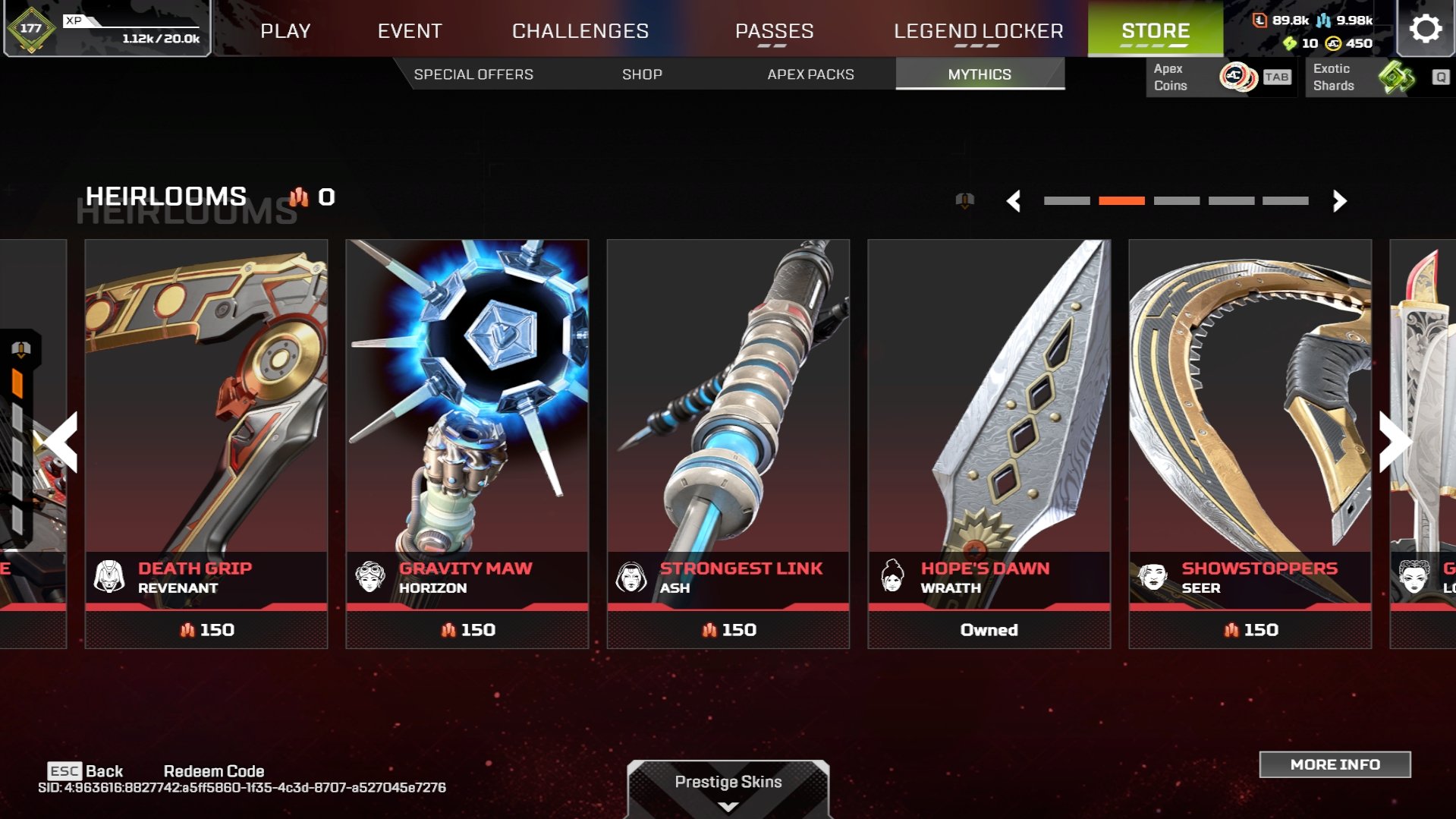Click the More Info button

click(1335, 764)
